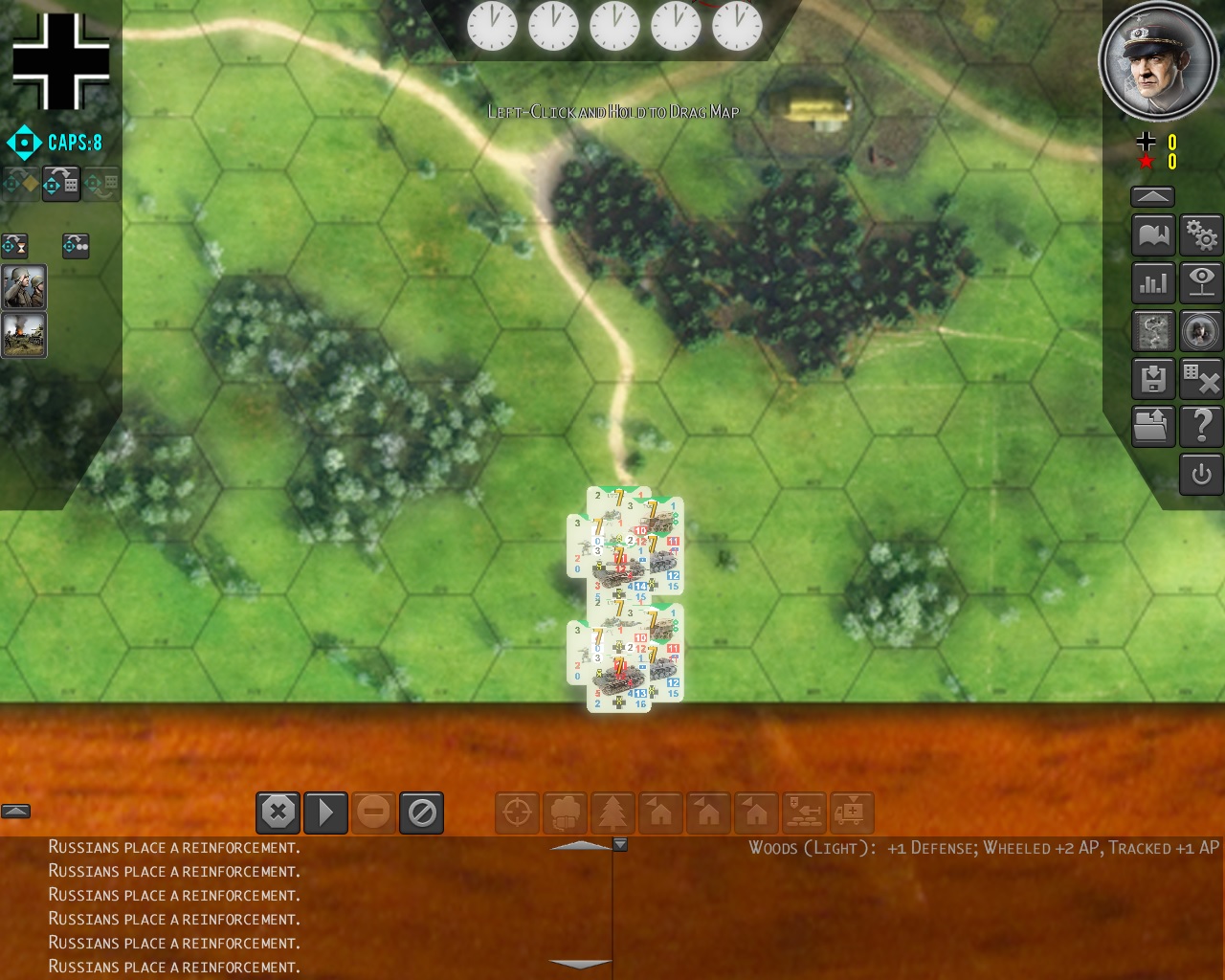This screenshot has height=980, width=1225.
Task: Open the rules book icon on the right sidebar
Action: (x=1153, y=234)
